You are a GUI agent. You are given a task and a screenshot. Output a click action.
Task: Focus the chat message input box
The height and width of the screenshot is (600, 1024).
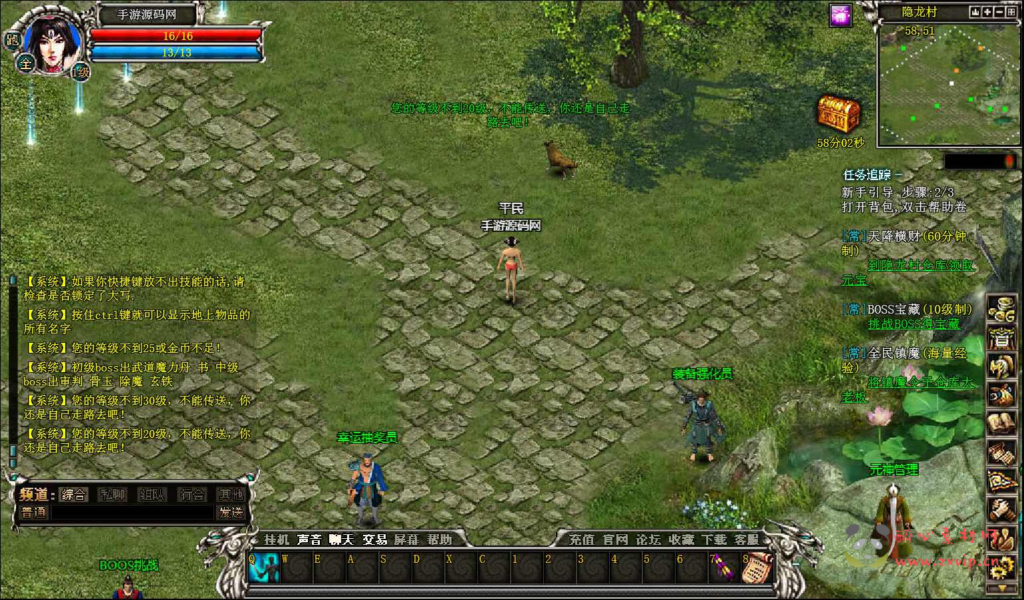point(130,512)
